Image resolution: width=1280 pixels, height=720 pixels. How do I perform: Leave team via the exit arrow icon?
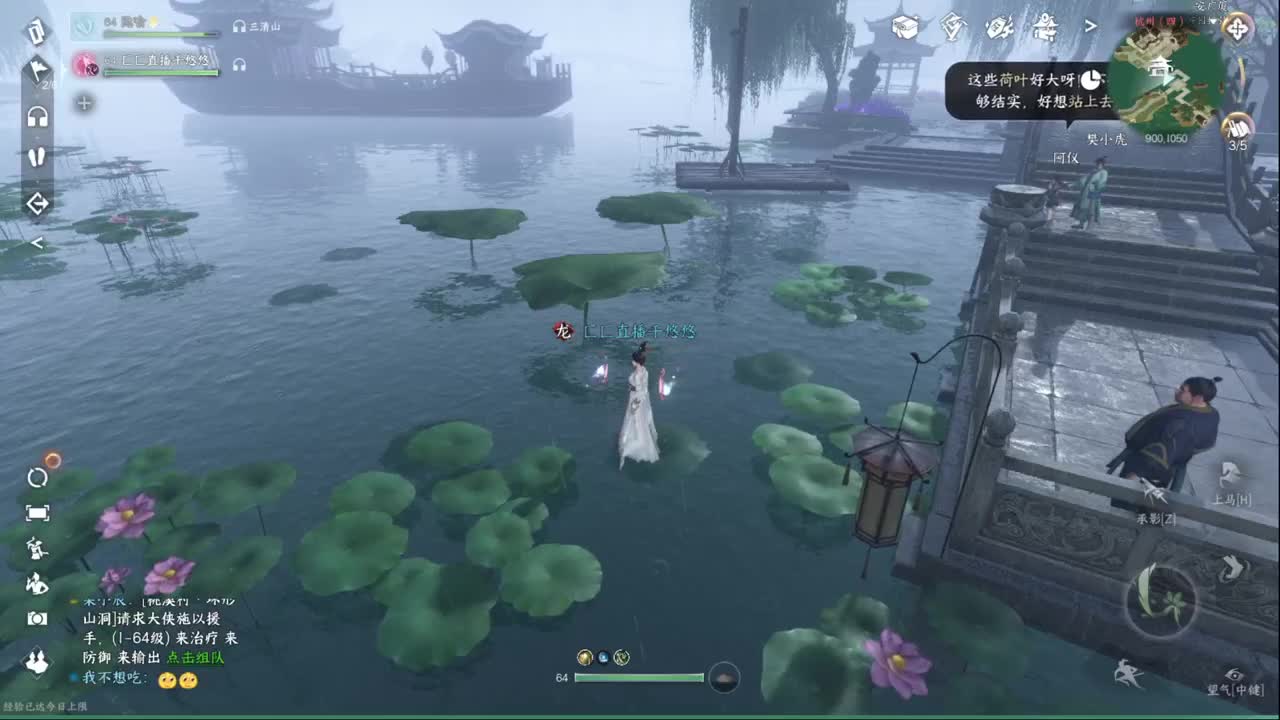[37, 204]
